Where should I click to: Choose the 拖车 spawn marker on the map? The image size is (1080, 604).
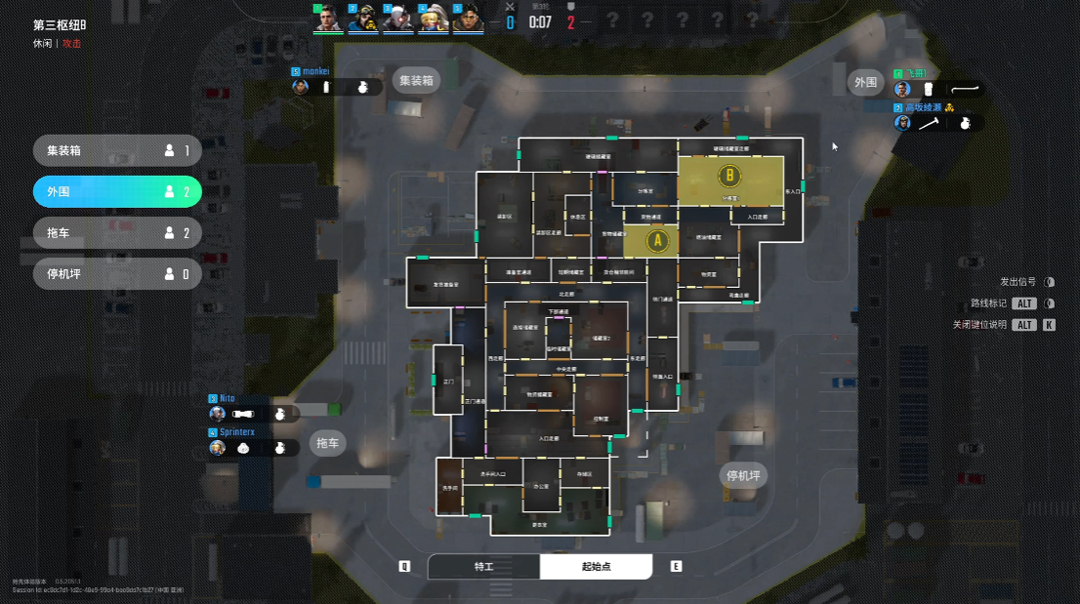point(328,443)
